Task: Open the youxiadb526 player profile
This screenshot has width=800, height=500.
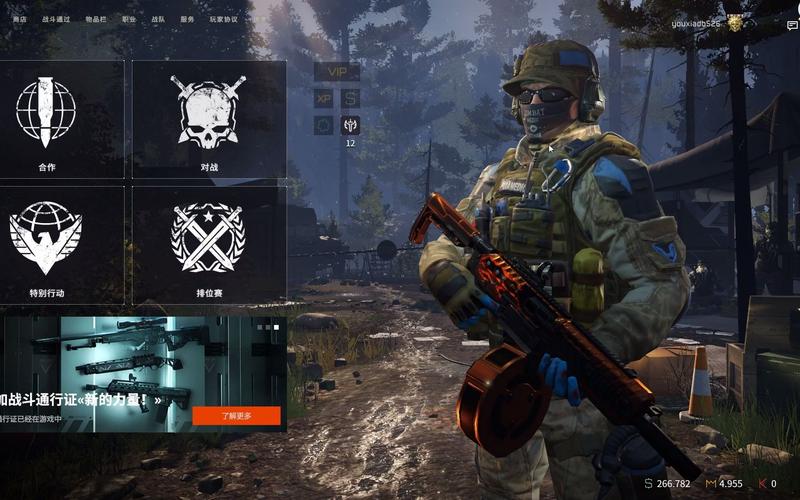Action: point(694,22)
